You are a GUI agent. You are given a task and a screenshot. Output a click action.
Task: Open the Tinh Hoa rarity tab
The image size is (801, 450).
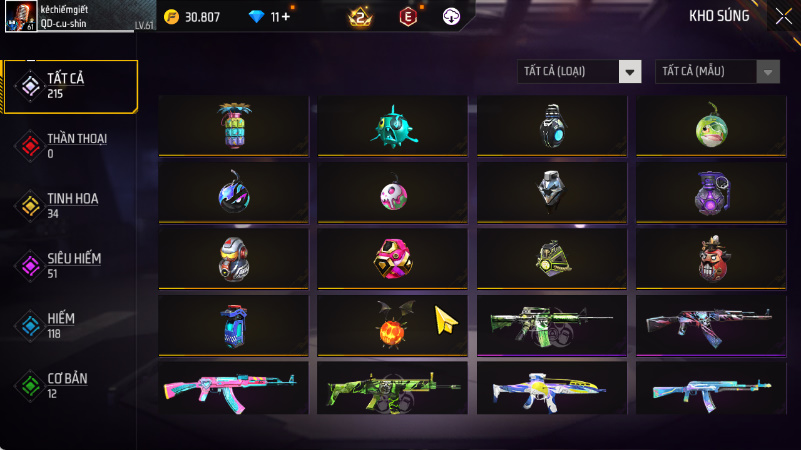(70, 205)
